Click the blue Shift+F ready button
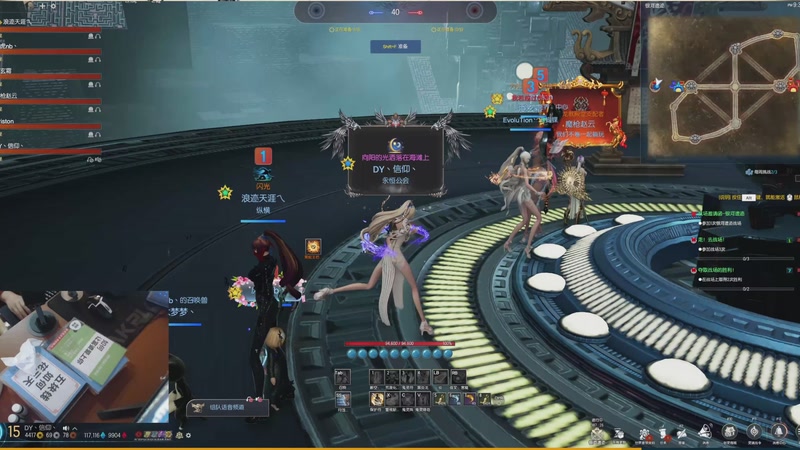Screen dimensions: 800x450 coord(395,46)
